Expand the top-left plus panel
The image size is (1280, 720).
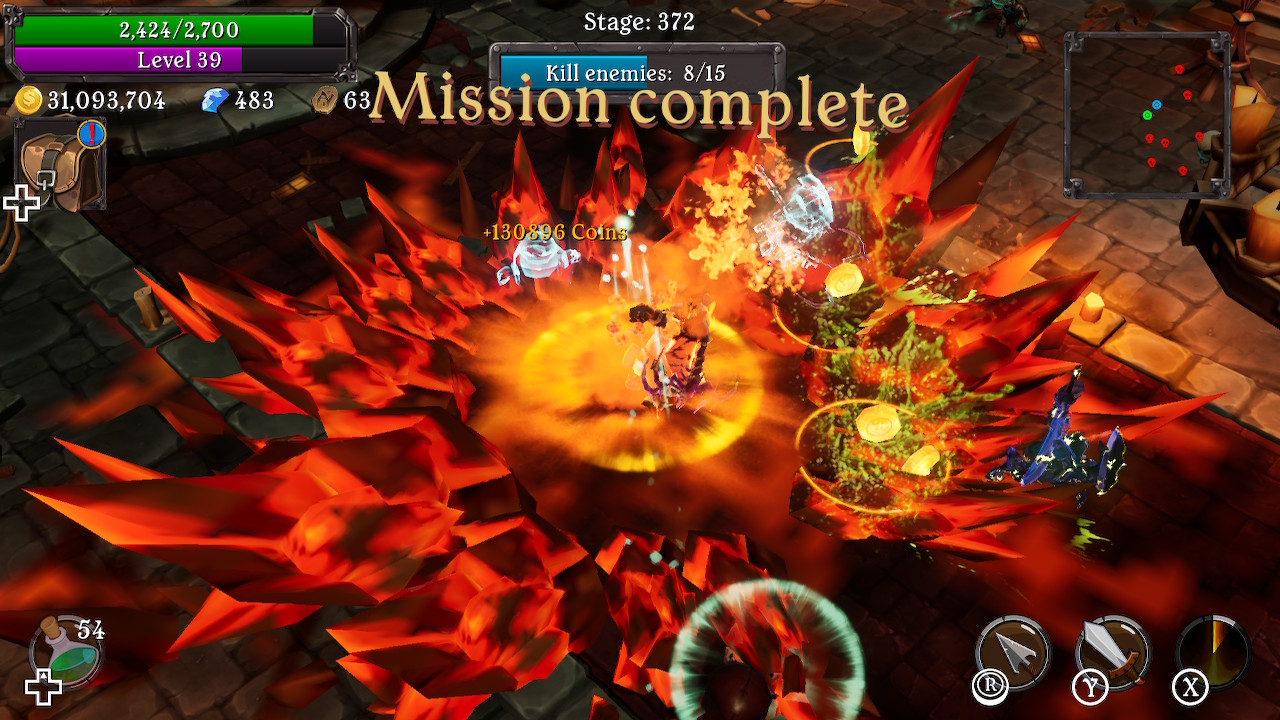21,204
